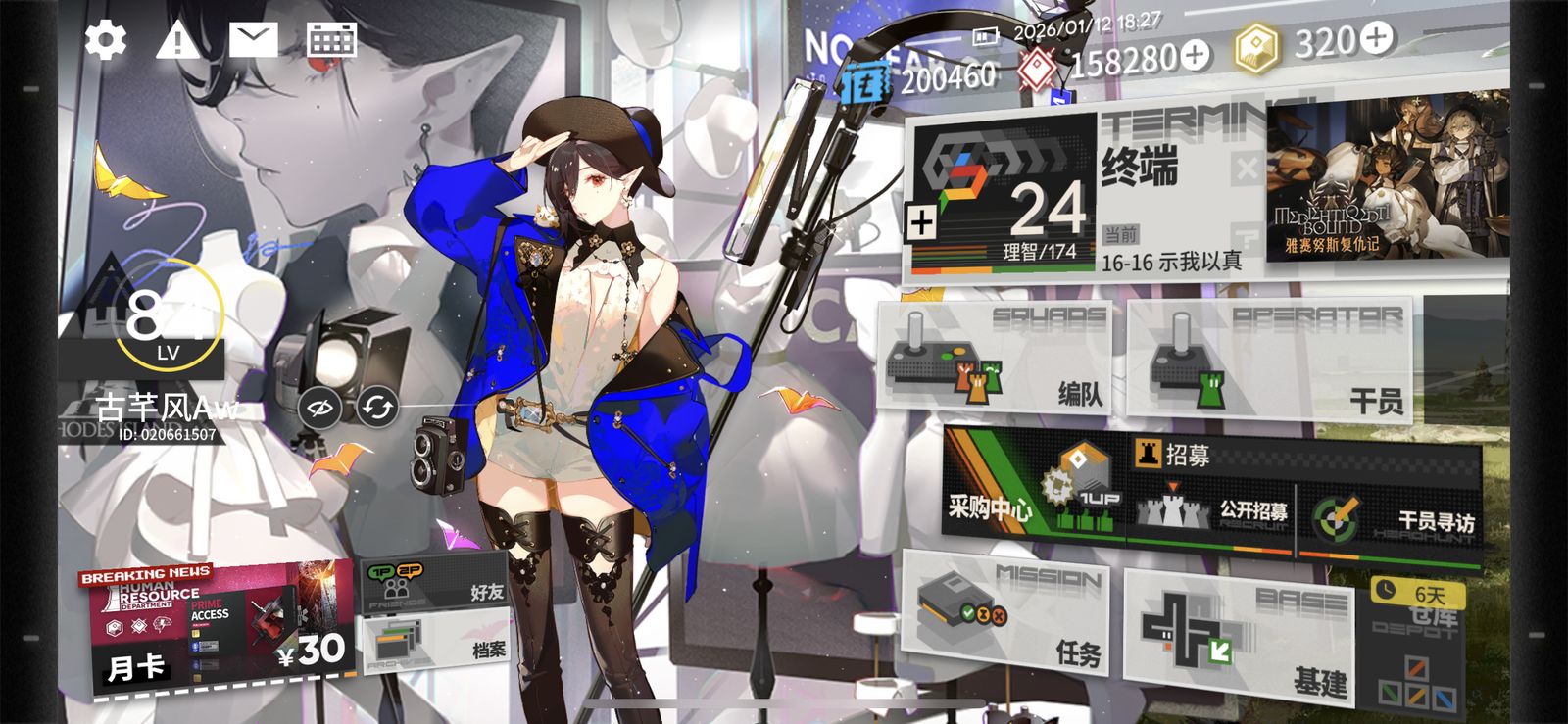The height and width of the screenshot is (724, 1568).
Task: Add Originium with the 158280 plus button
Action: click(x=1196, y=56)
